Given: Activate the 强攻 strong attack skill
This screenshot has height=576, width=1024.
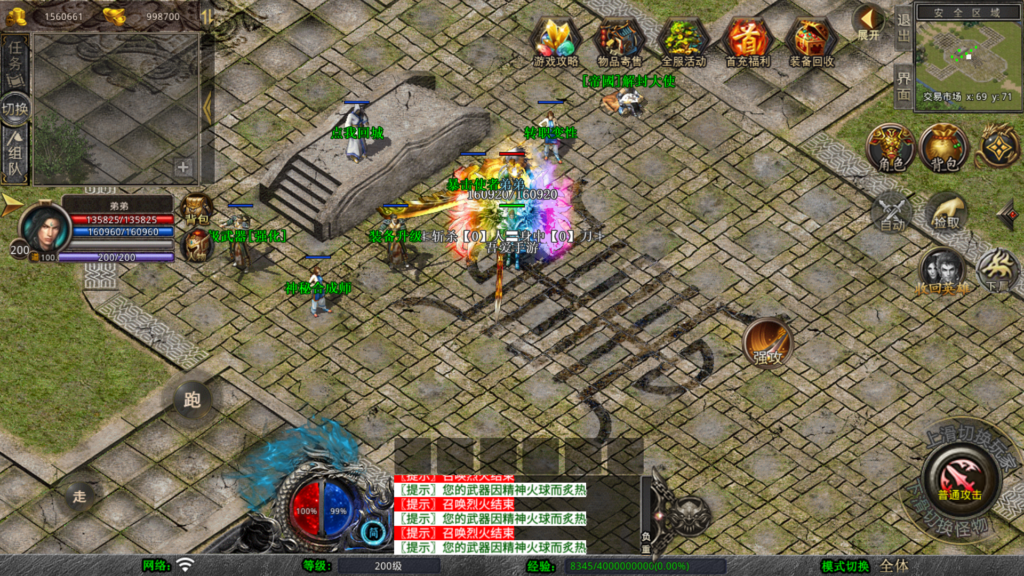Looking at the screenshot, I should pyautogui.click(x=767, y=343).
